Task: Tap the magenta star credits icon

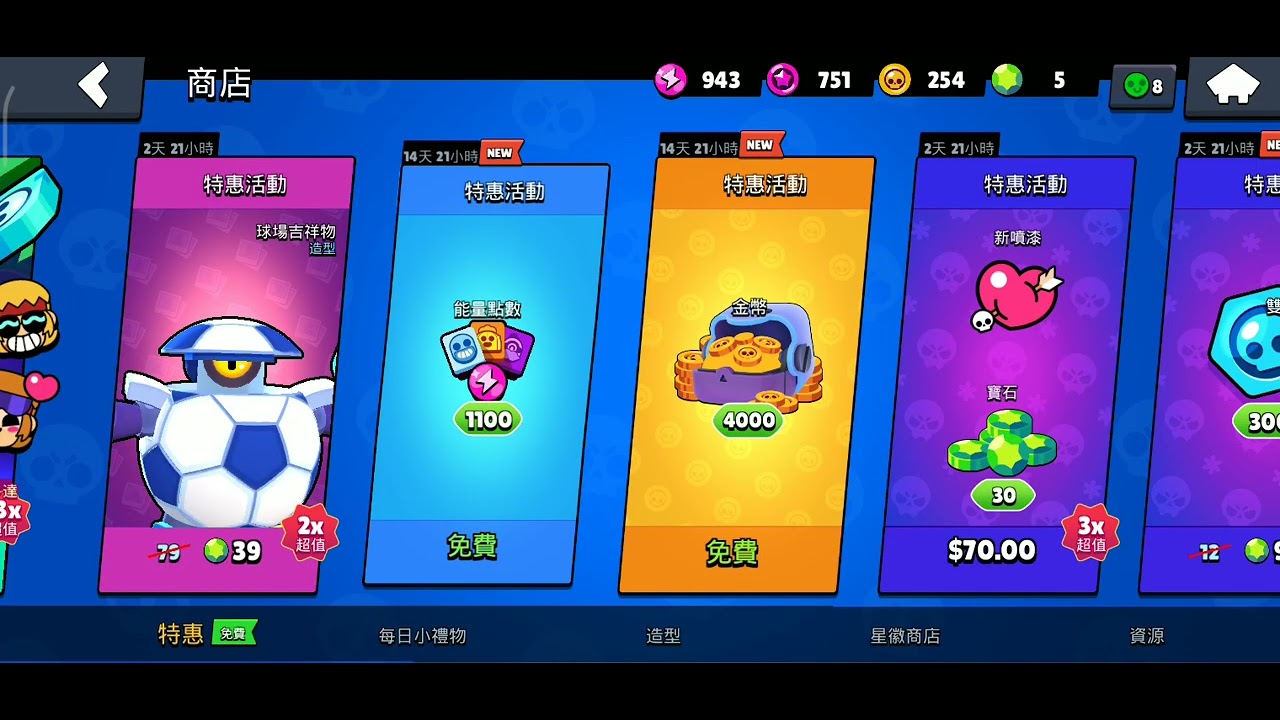Action: 783,80
